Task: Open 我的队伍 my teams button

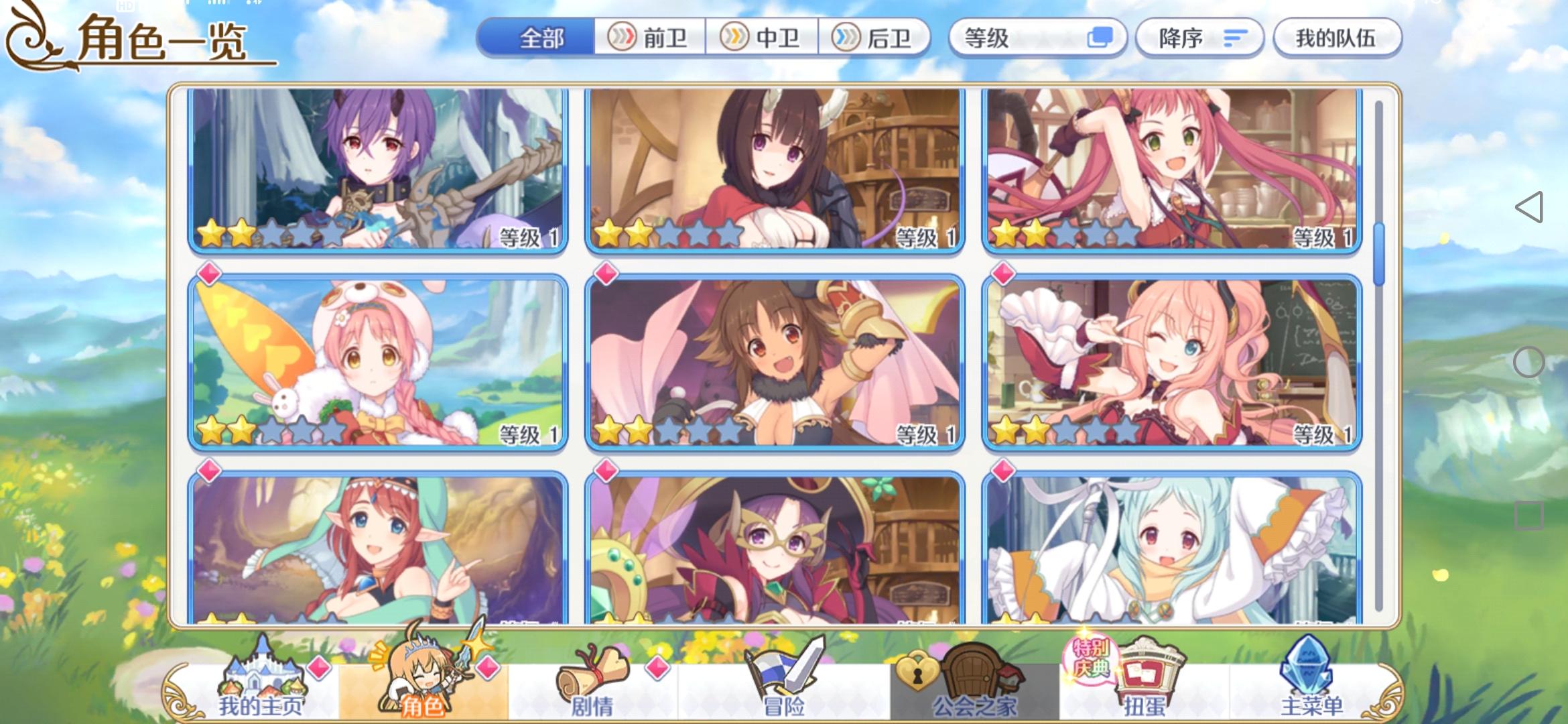Action: [x=1337, y=38]
